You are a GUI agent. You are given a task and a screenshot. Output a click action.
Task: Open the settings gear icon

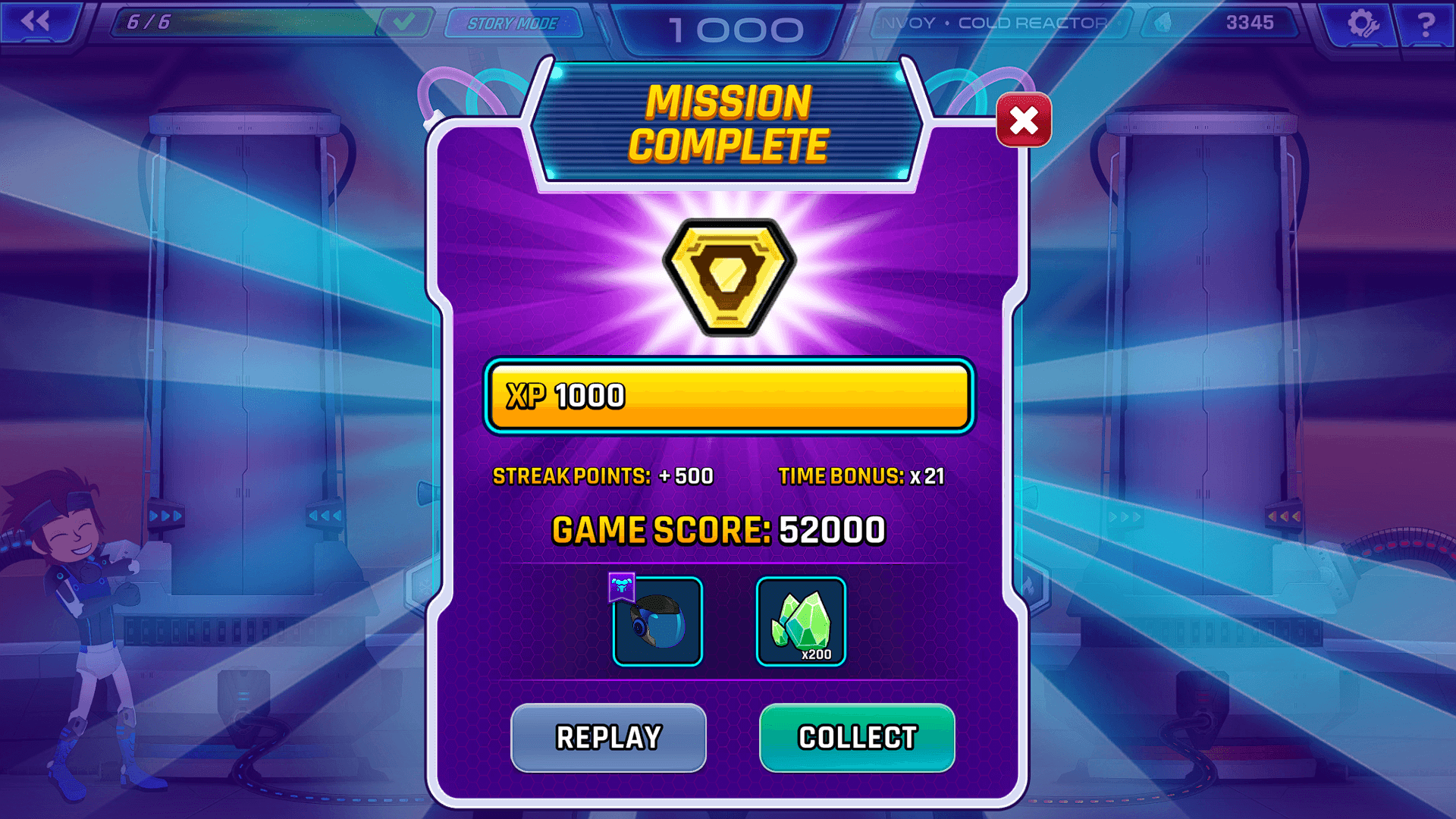[1363, 23]
